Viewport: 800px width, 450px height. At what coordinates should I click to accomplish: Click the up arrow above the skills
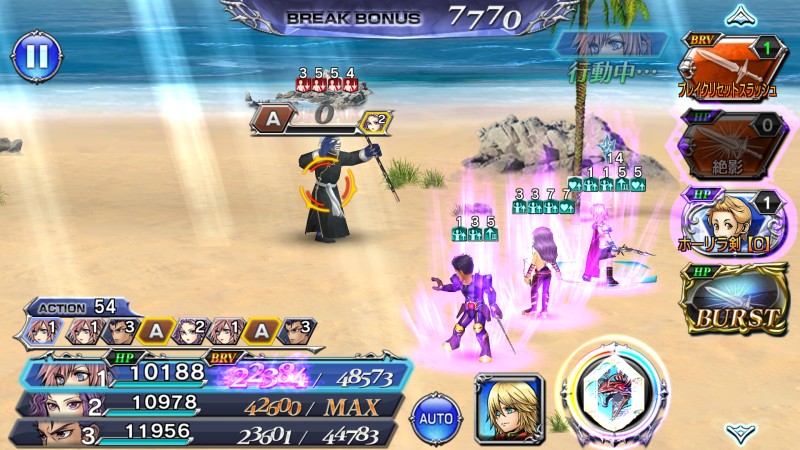click(738, 15)
